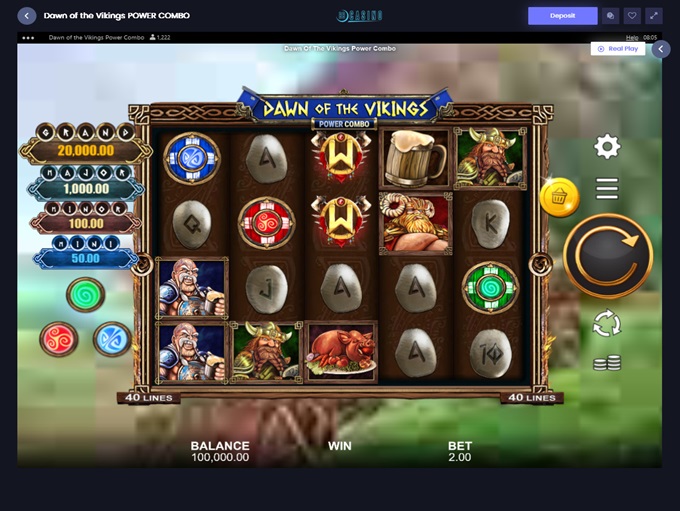
Task: Open the hamburger menu
Action: pyautogui.click(x=607, y=188)
